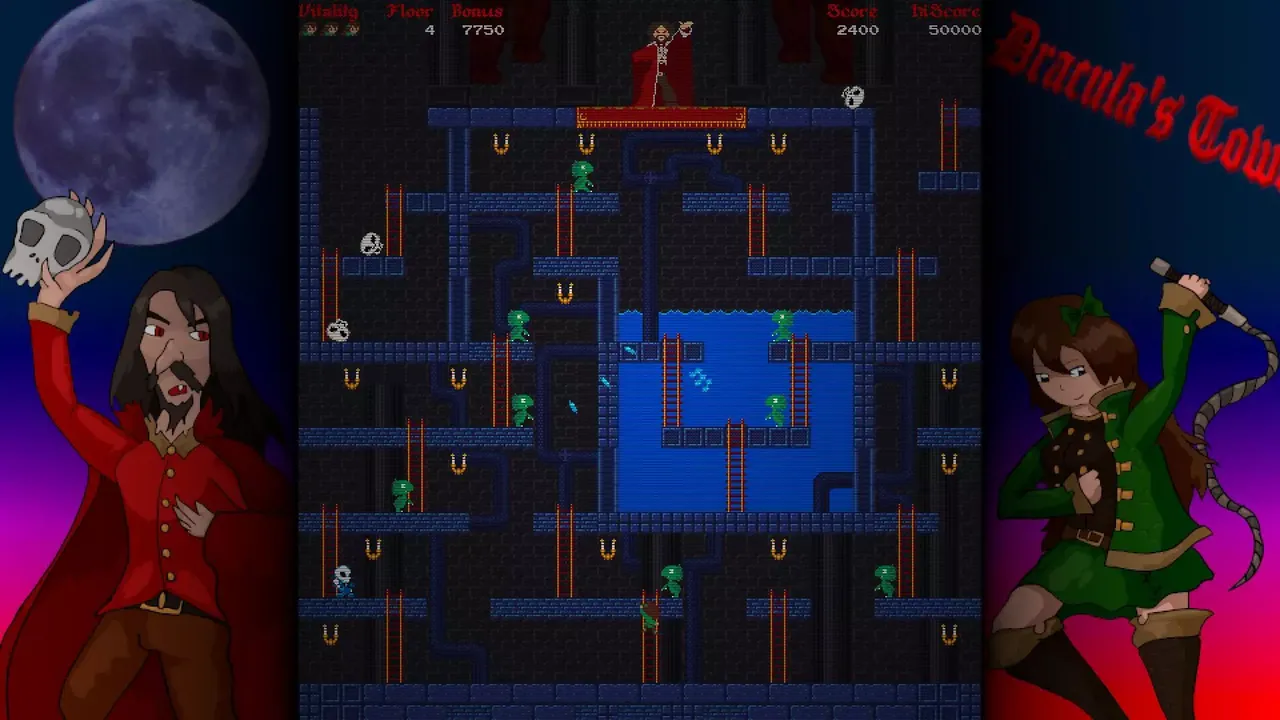Click the green zombie standing atop the water pool

pyautogui.click(x=783, y=326)
